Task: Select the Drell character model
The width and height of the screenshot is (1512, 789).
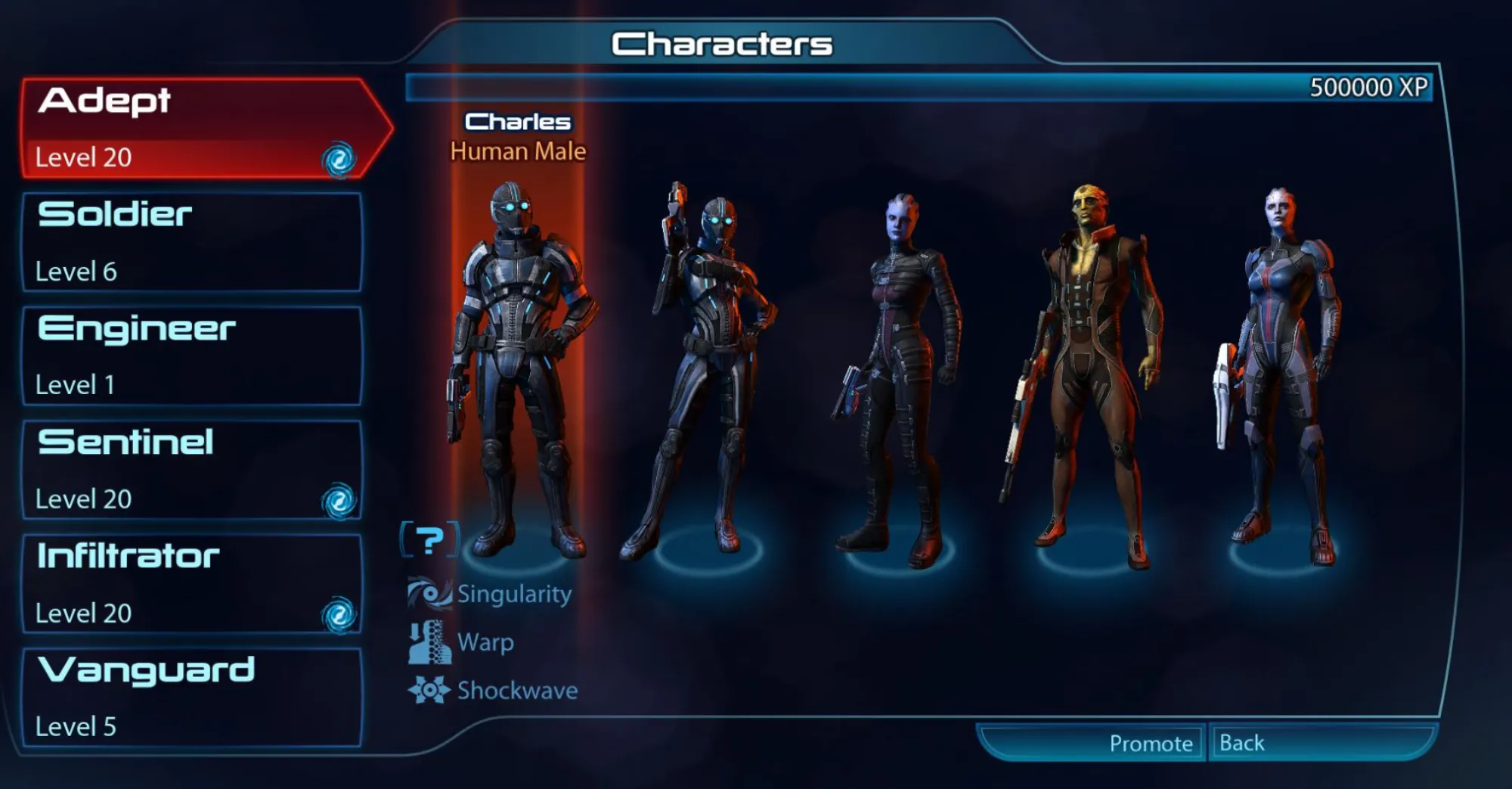Action: [x=1096, y=340]
